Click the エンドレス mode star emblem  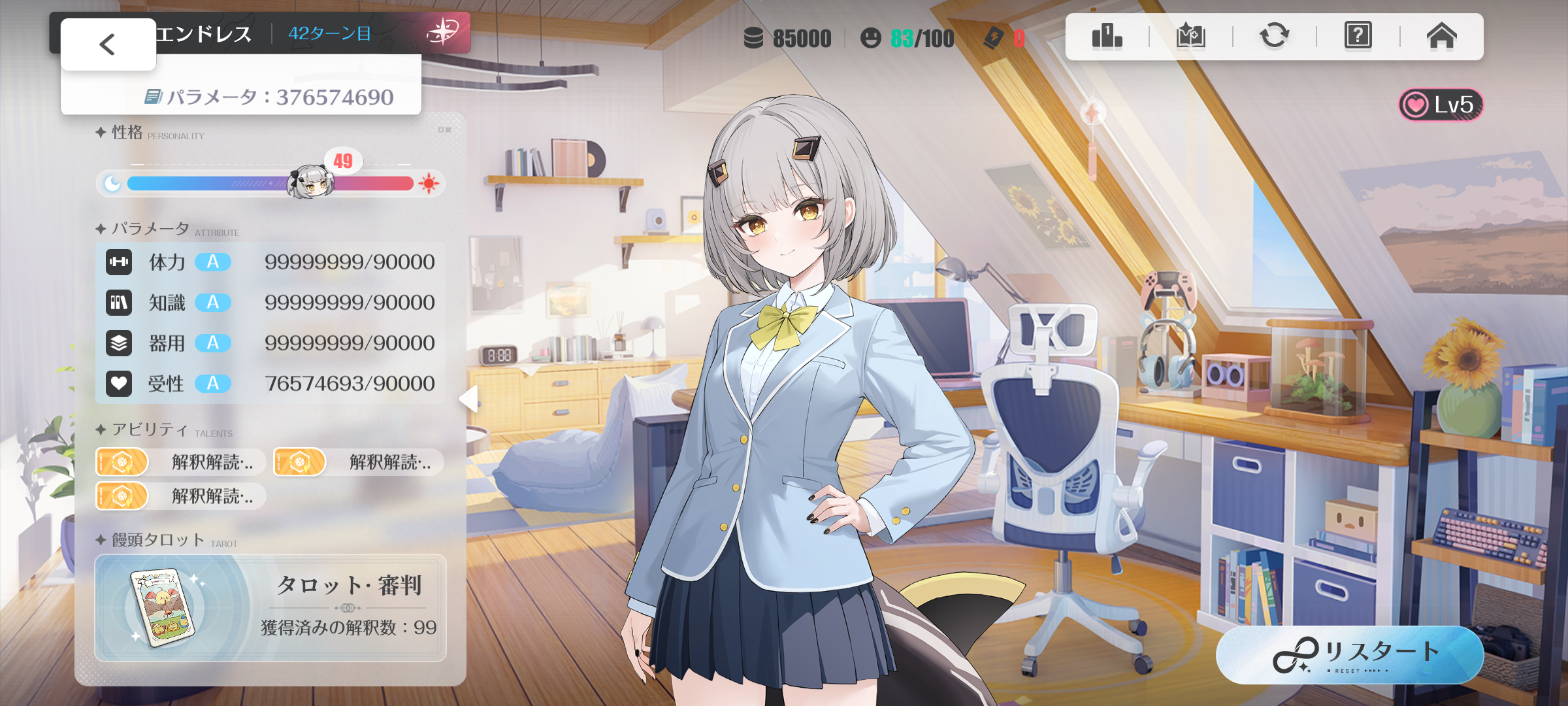[443, 31]
